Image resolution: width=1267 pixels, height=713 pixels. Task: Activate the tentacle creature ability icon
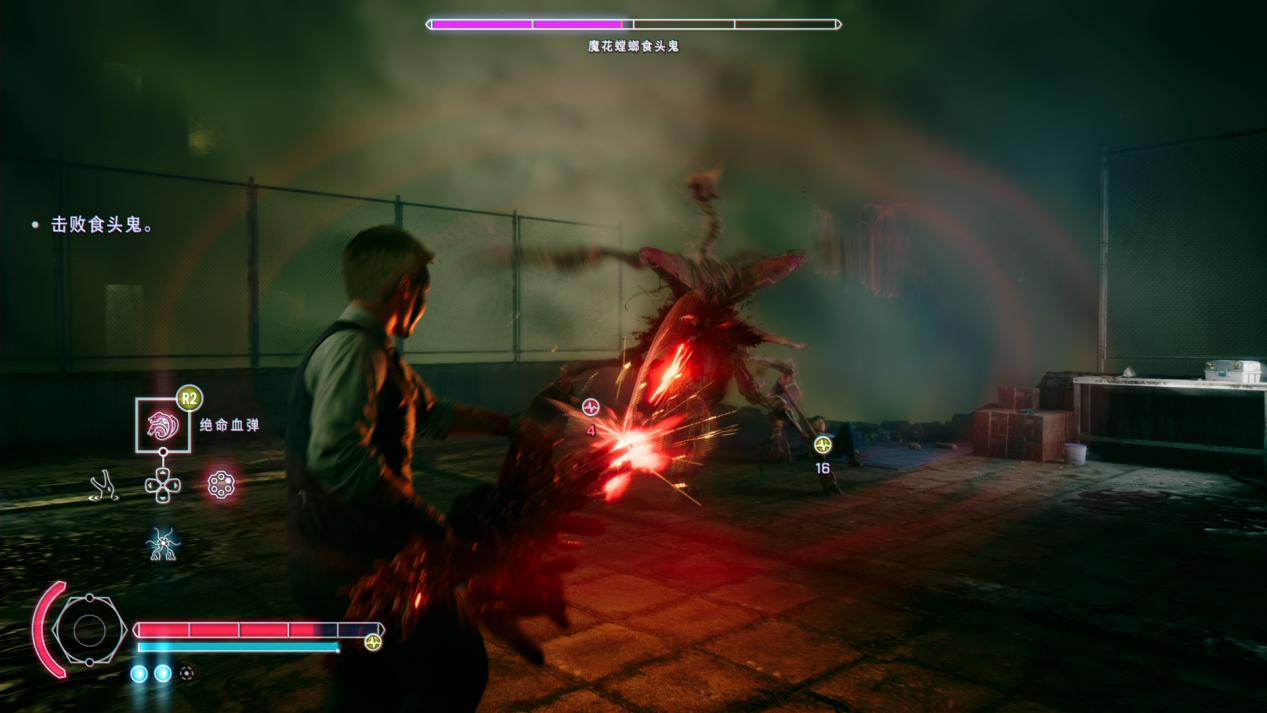(162, 544)
